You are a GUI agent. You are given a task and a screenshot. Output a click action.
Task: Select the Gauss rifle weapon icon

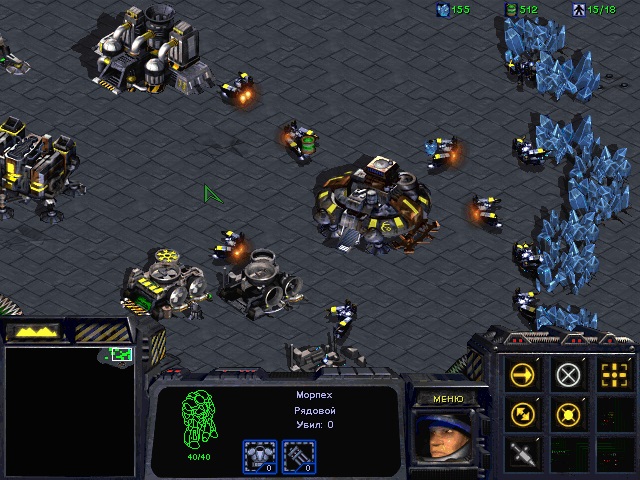299,456
